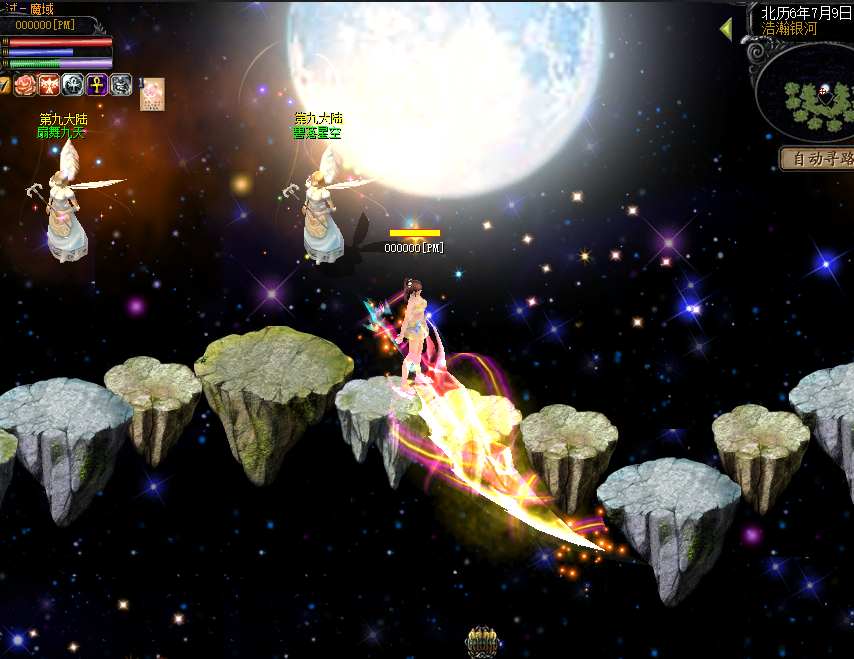Click the gold checkmark icon
Viewport: 854px width, 659px height.
(x=5, y=85)
